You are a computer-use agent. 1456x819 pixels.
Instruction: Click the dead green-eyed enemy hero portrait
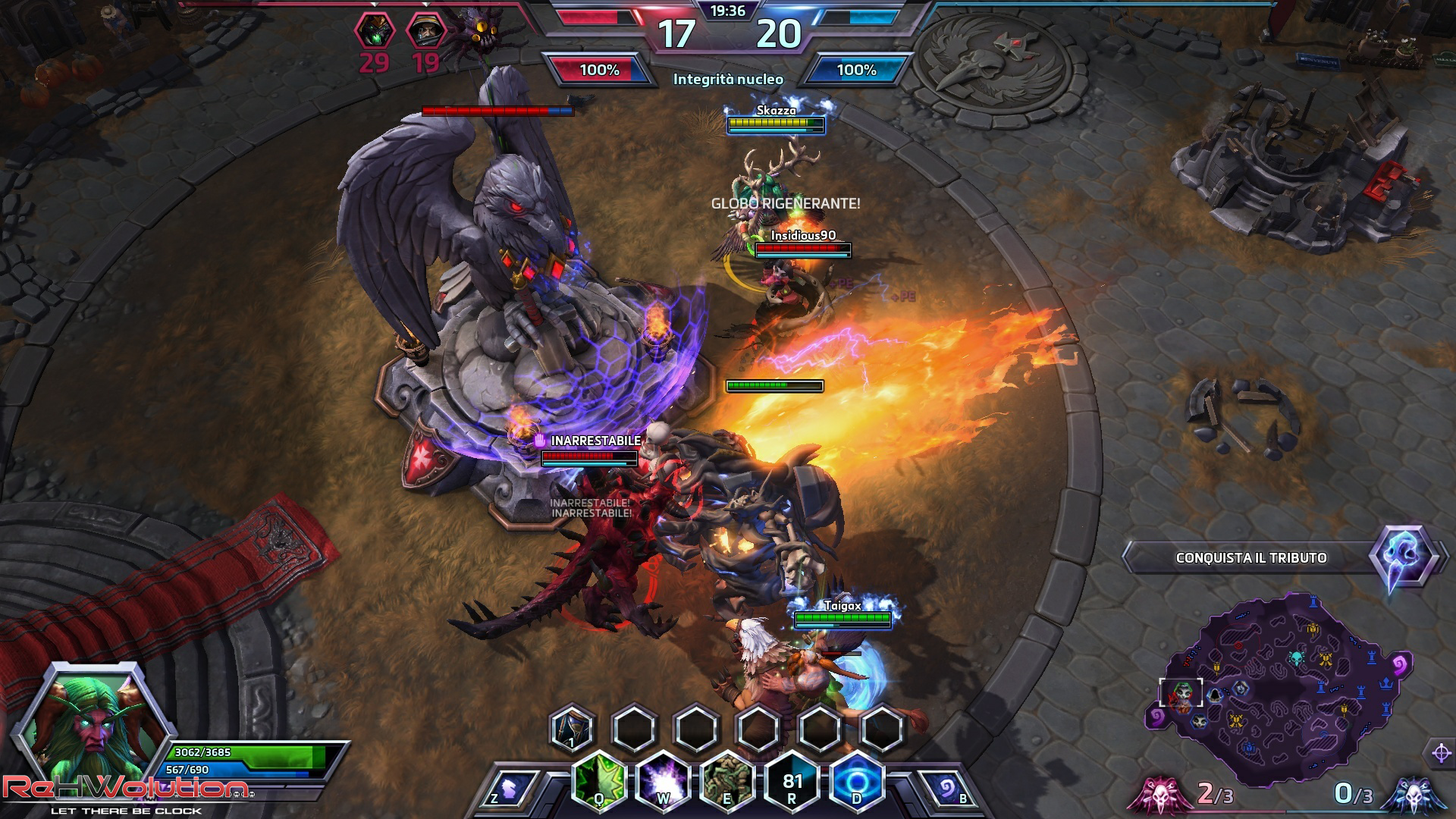click(x=373, y=32)
